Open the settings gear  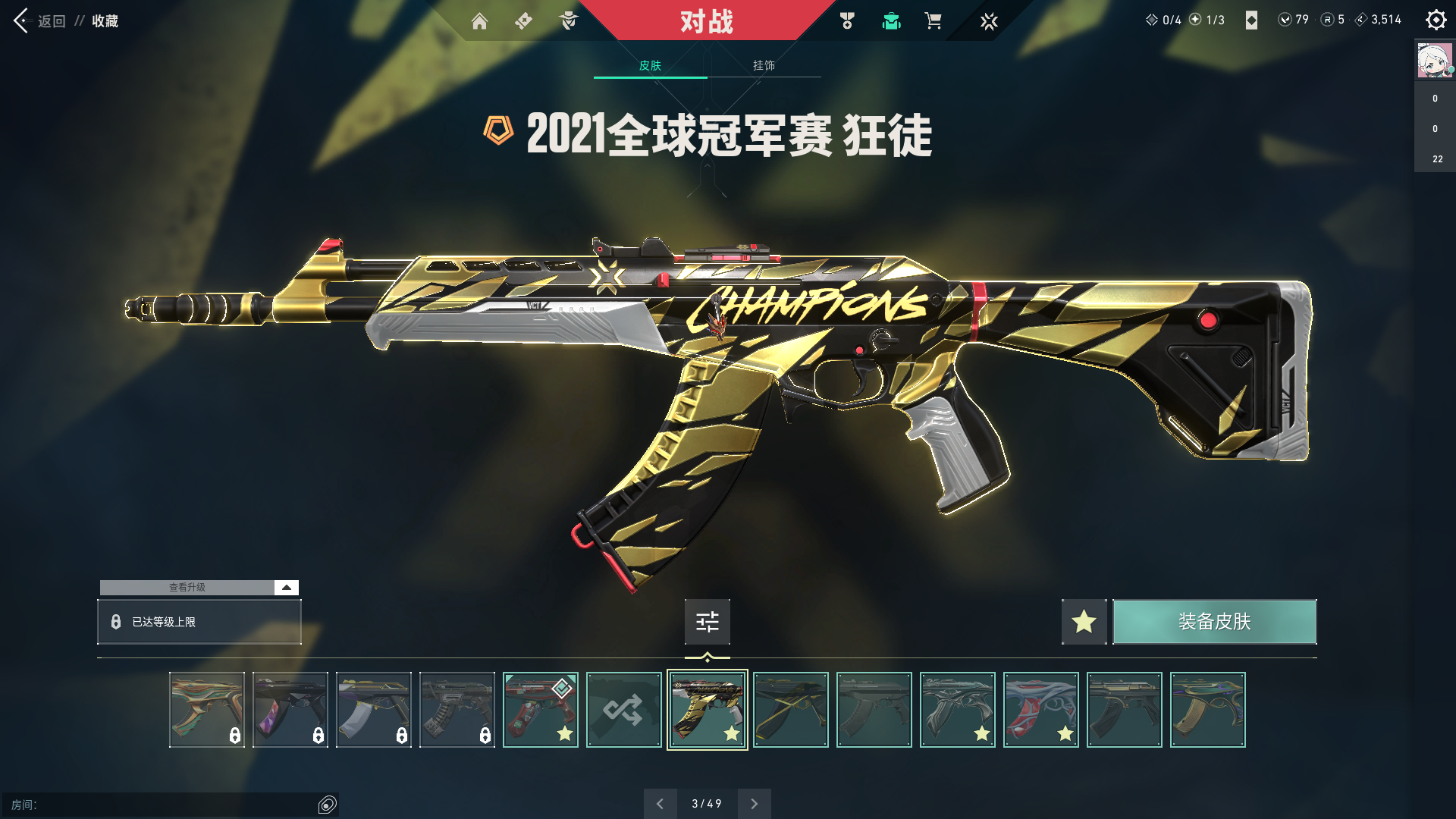pyautogui.click(x=1436, y=20)
